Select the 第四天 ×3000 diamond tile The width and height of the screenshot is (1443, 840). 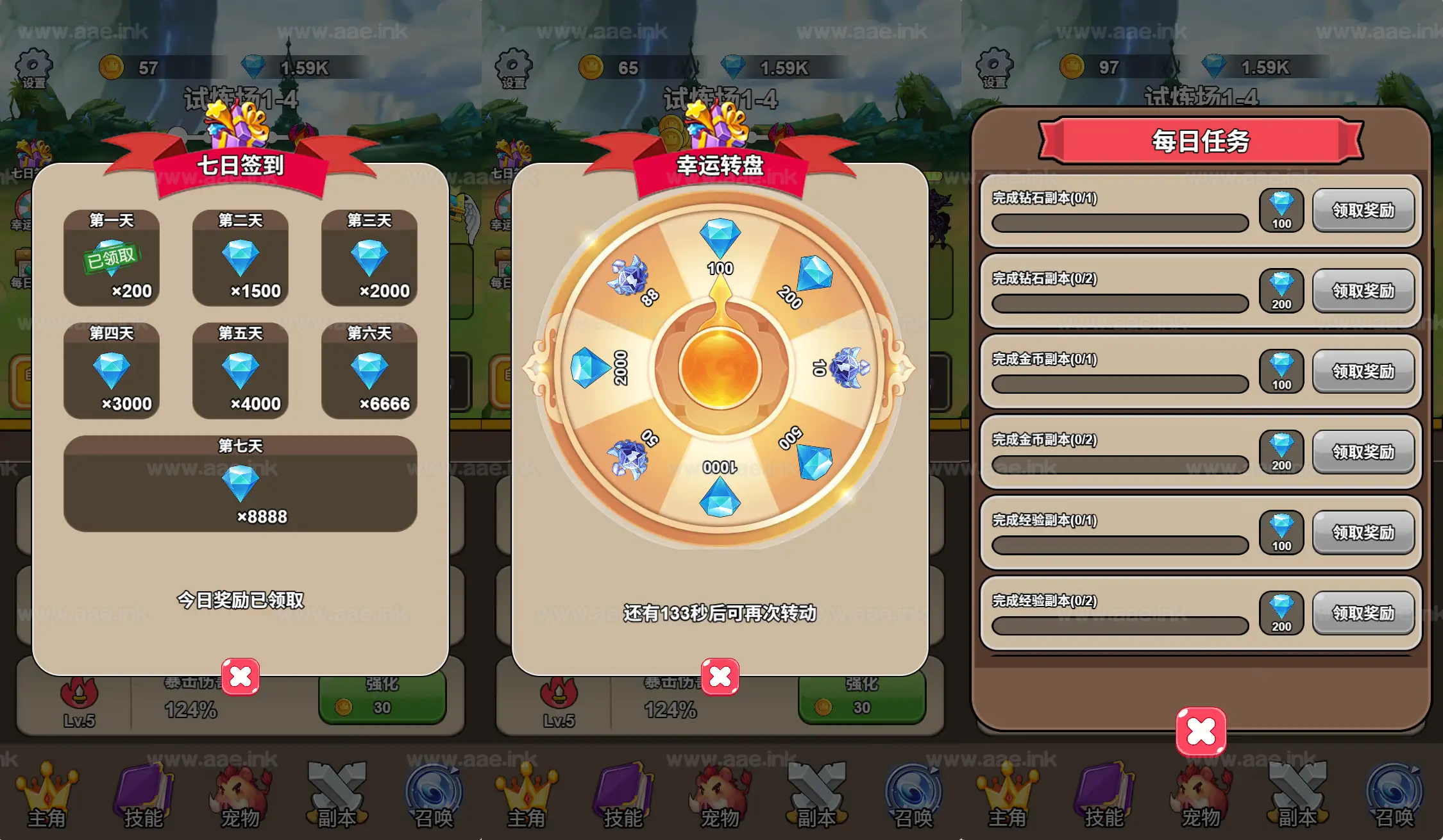112,371
